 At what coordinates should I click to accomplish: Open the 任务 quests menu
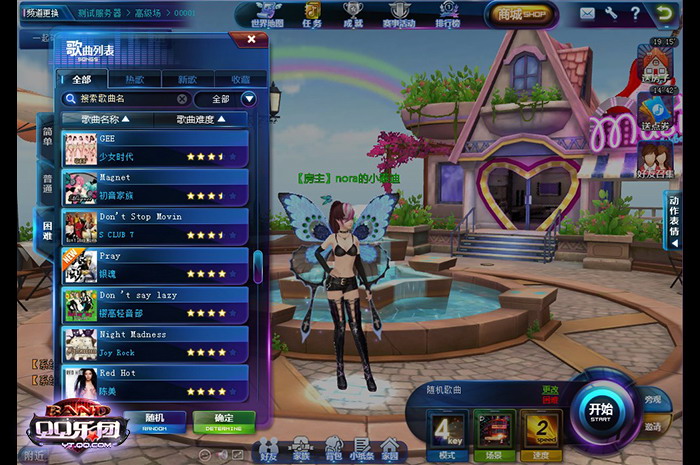[x=313, y=14]
